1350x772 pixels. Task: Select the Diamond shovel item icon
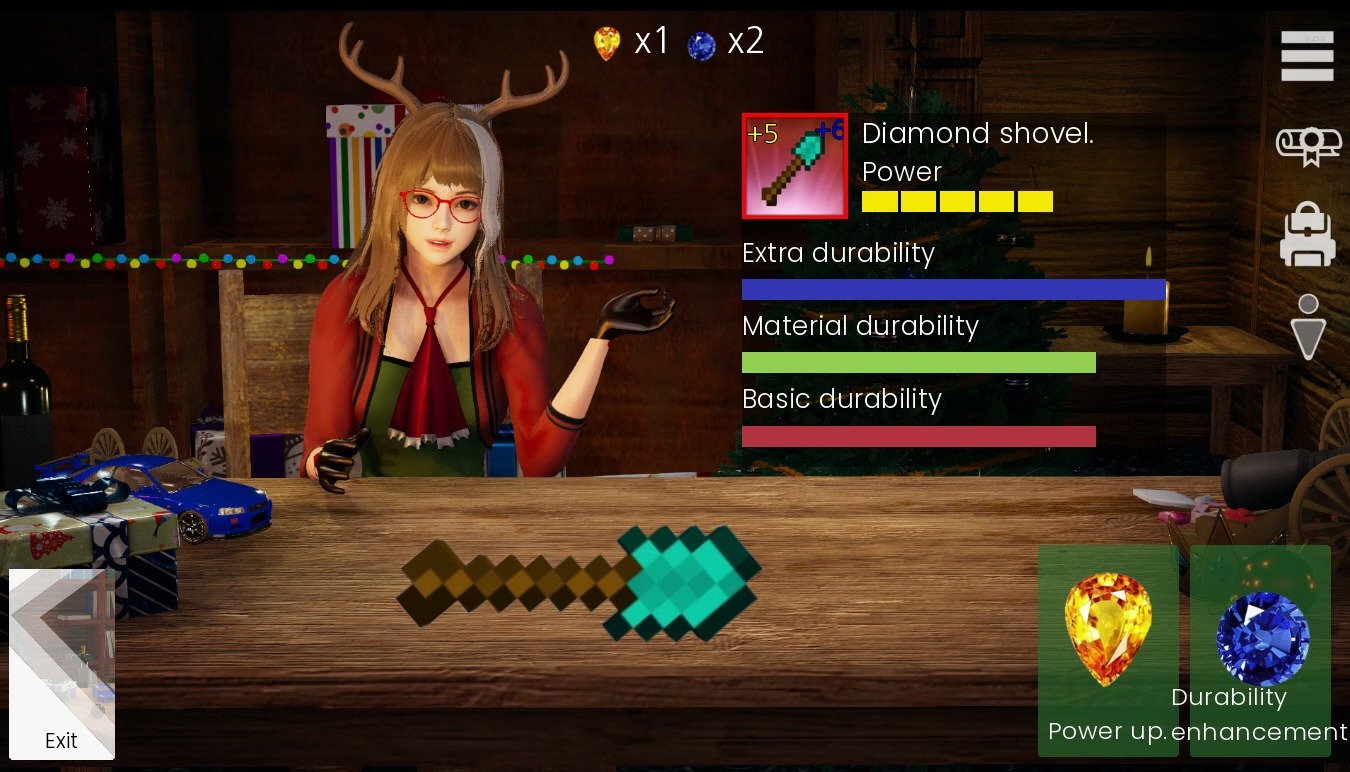point(794,166)
